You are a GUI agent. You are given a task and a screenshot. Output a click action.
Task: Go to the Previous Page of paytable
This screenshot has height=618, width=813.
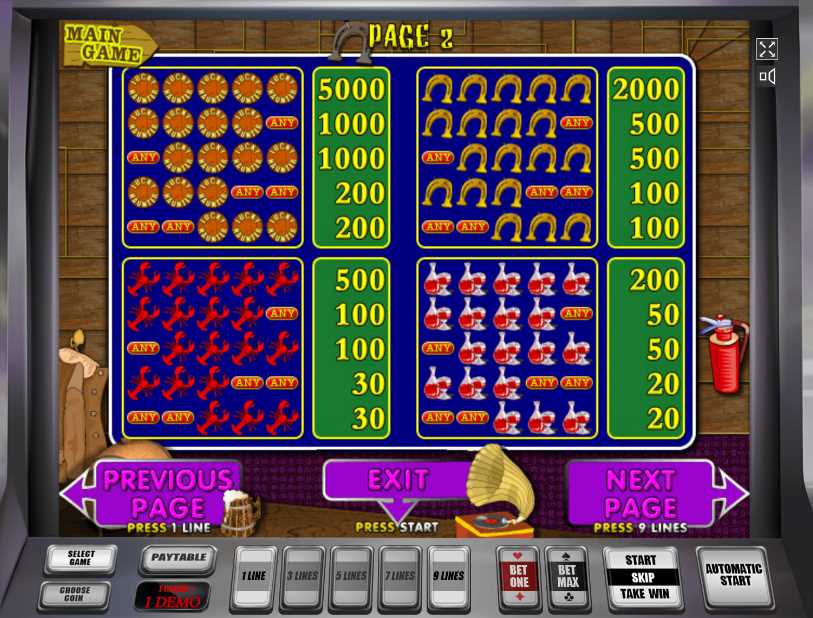(x=165, y=492)
